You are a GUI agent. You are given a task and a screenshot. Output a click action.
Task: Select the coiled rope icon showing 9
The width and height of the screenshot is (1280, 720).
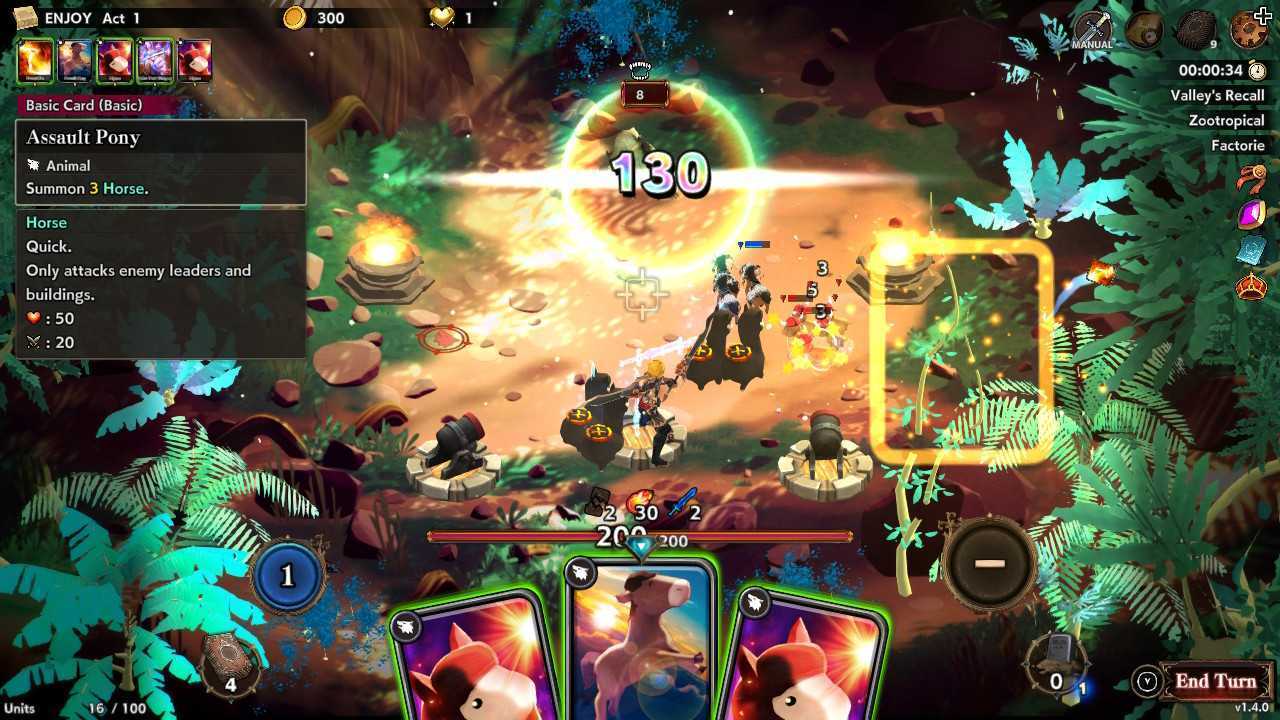[x=1195, y=30]
